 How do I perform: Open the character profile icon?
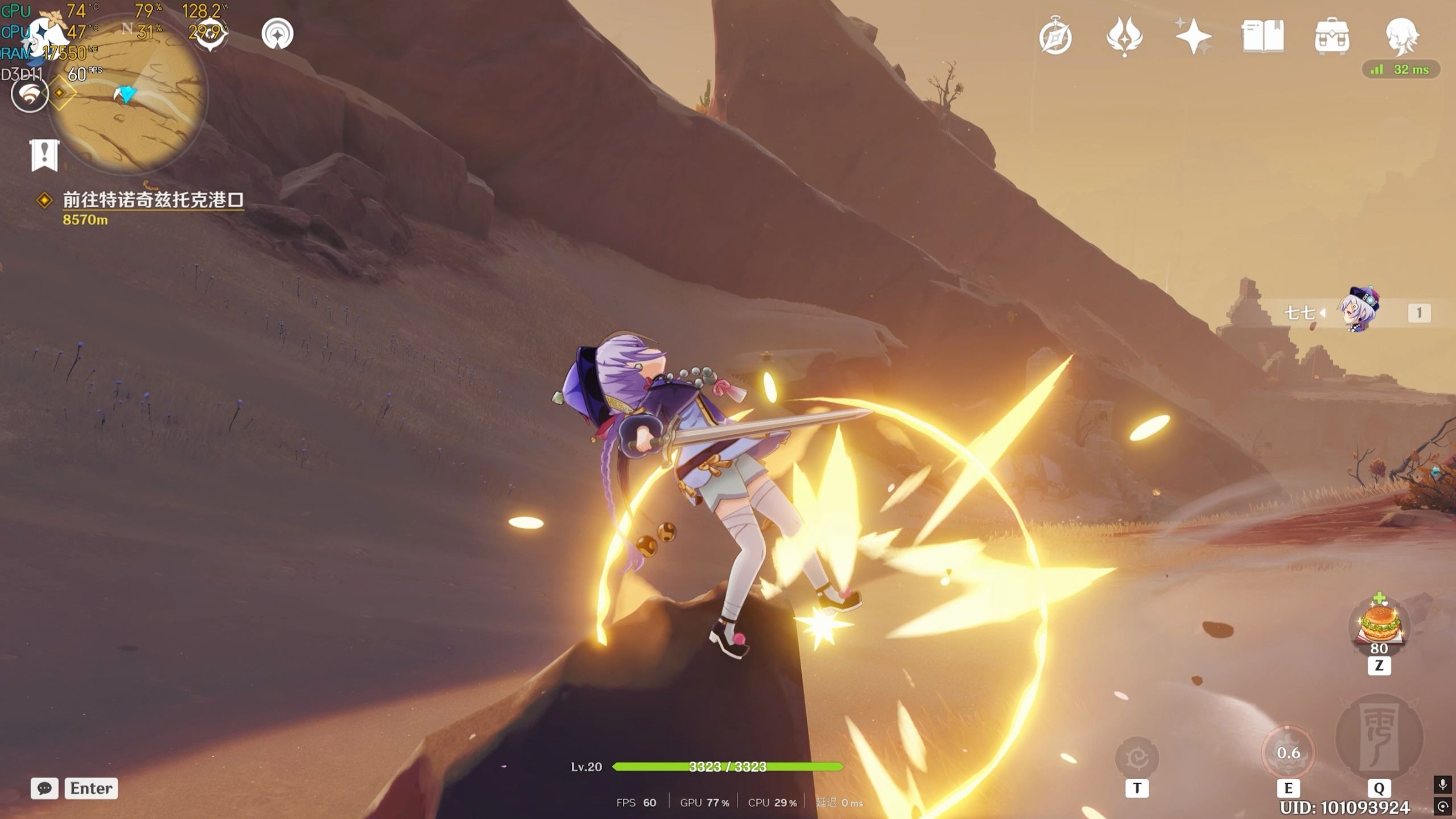(1401, 36)
